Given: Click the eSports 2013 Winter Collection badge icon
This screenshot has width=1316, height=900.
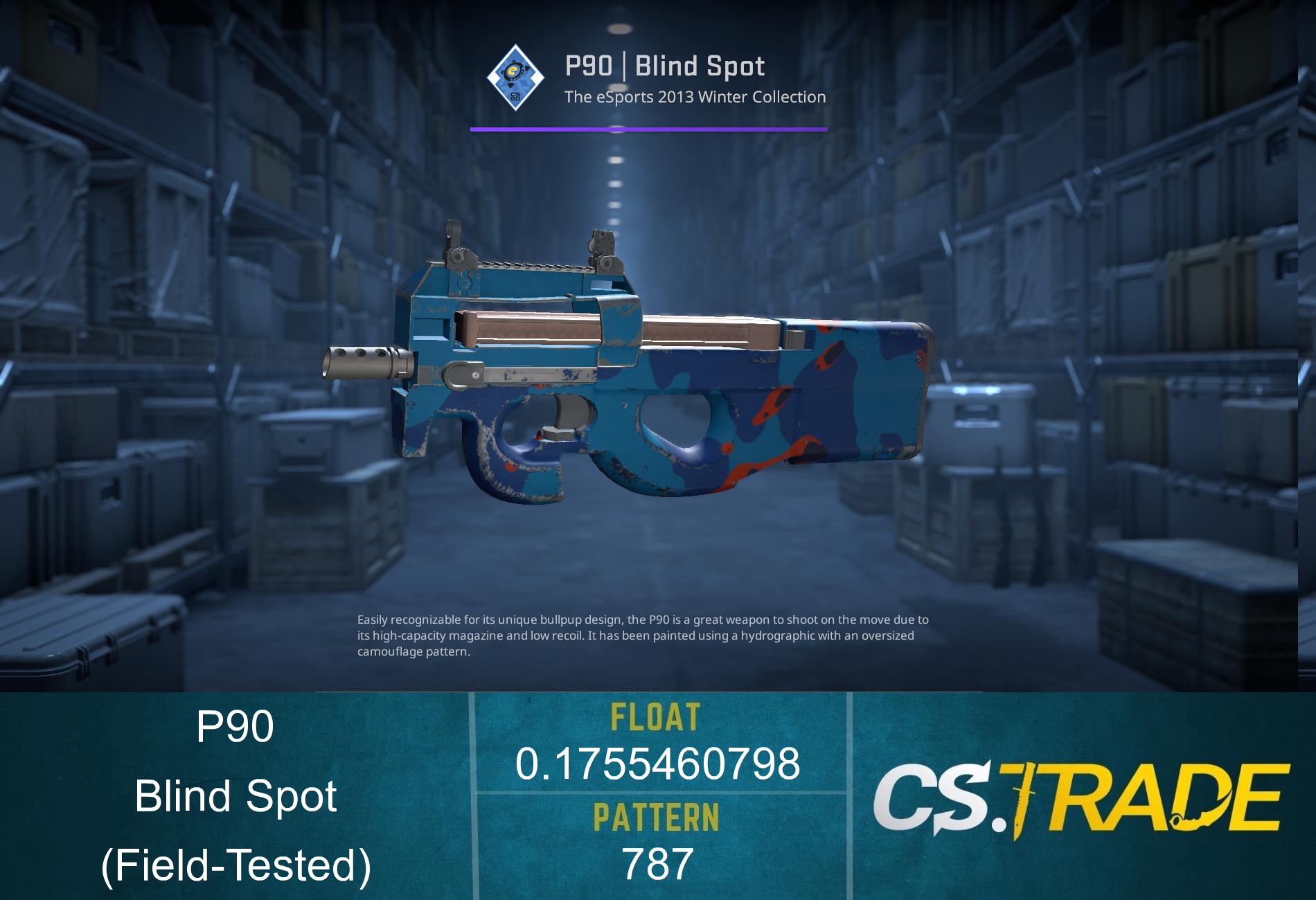Looking at the screenshot, I should click(x=516, y=76).
